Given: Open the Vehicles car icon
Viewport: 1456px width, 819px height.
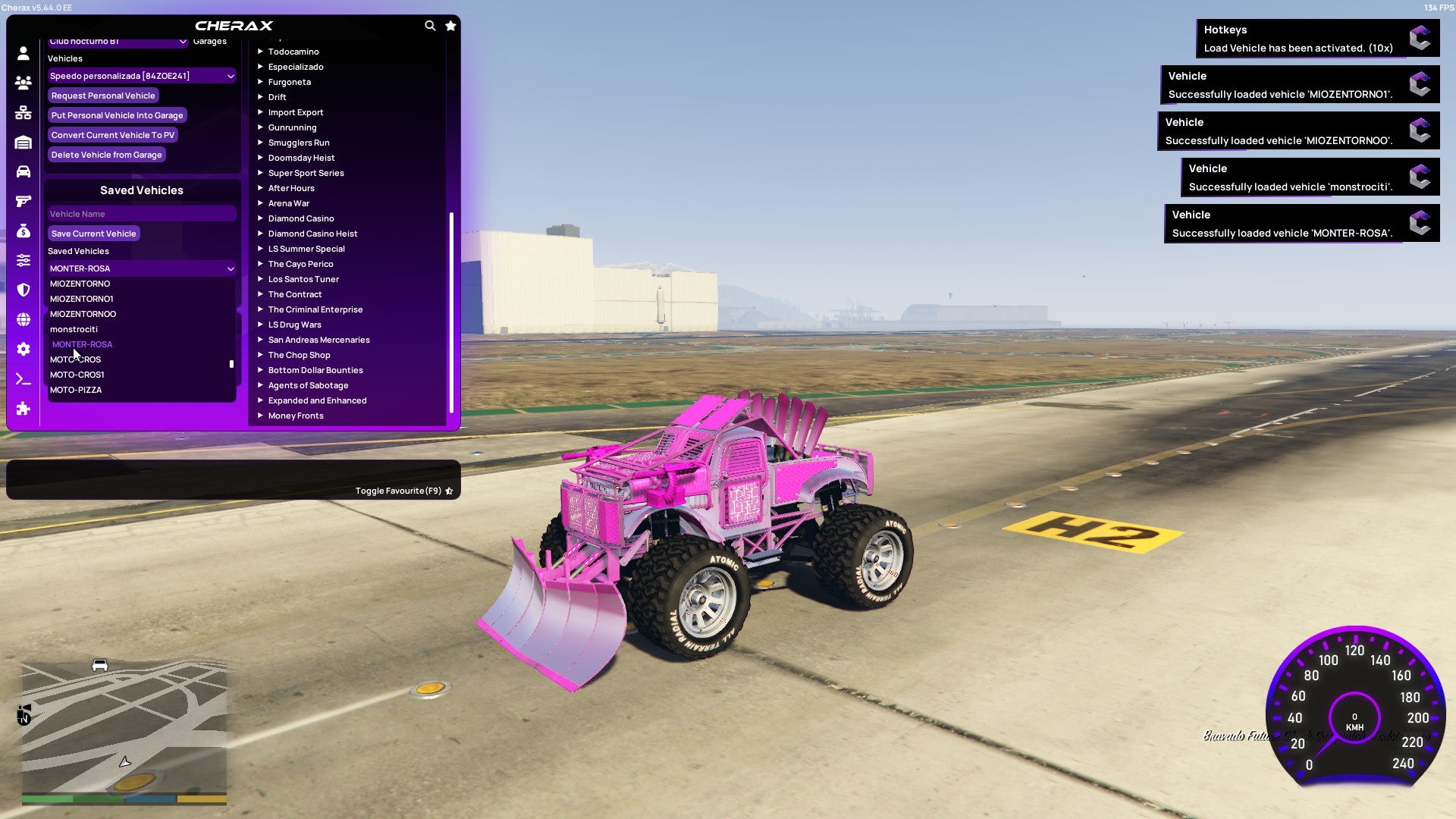Looking at the screenshot, I should pyautogui.click(x=23, y=171).
